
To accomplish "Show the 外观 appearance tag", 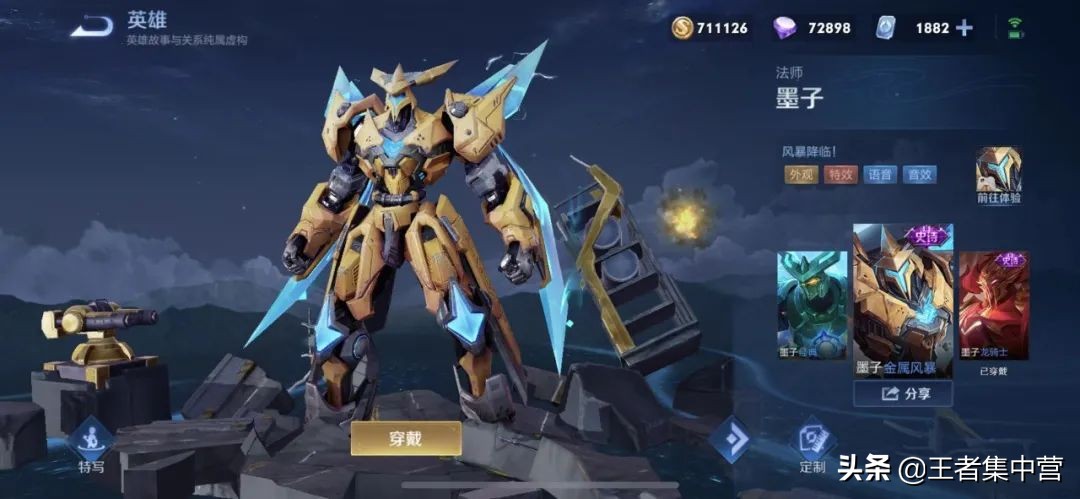I will (x=801, y=174).
